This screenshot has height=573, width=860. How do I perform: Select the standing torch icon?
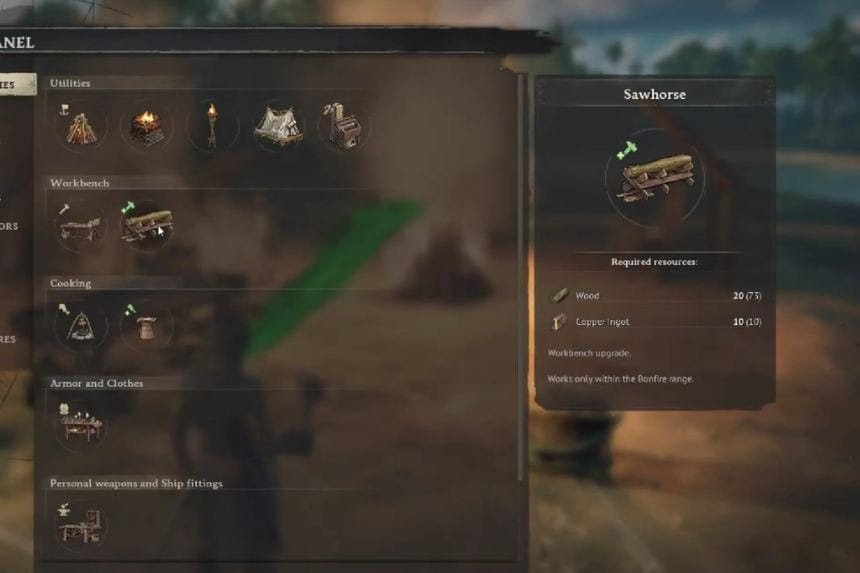pos(211,126)
